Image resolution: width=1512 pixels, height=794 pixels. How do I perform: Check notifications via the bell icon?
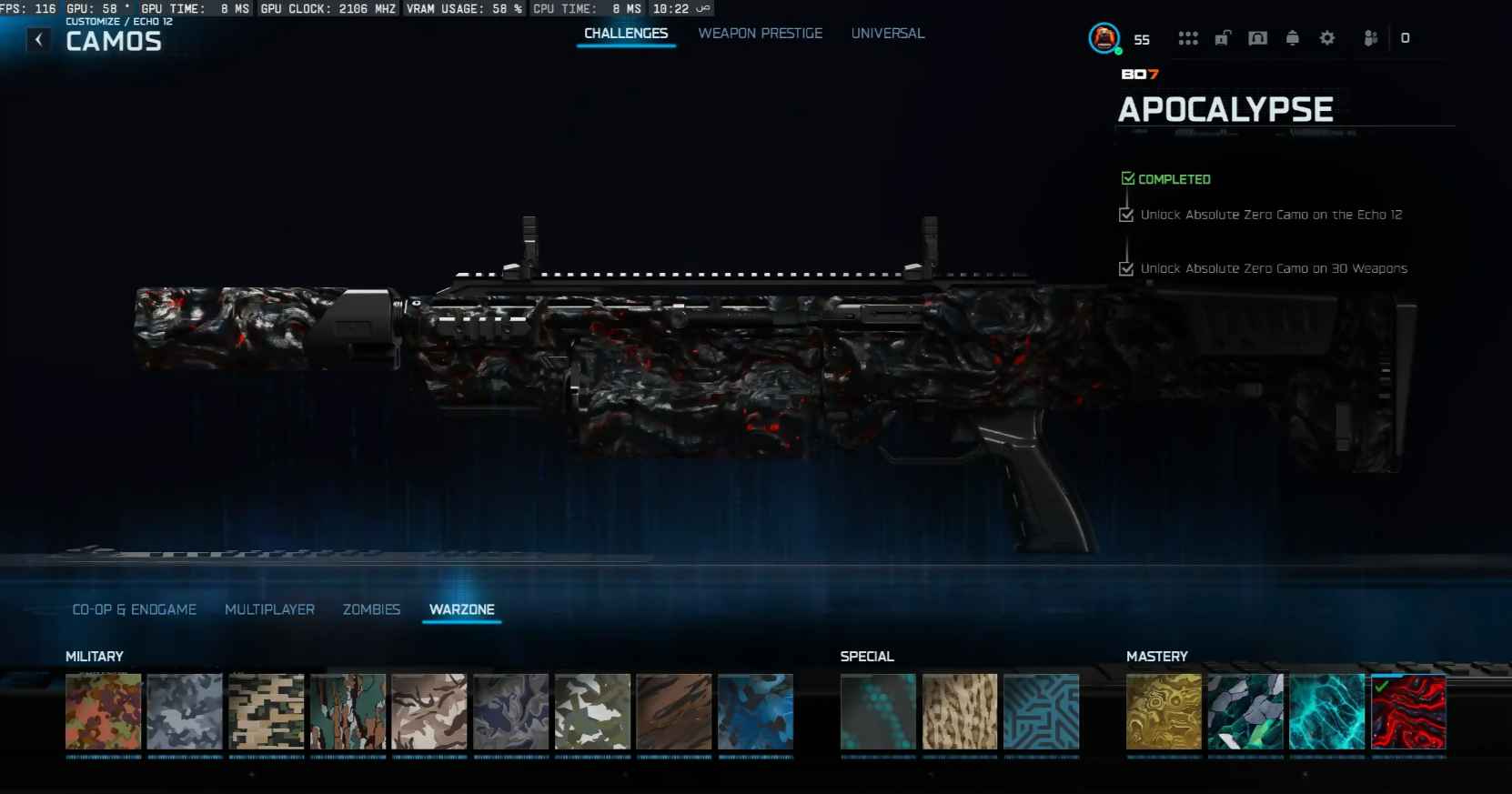pos(1293,38)
